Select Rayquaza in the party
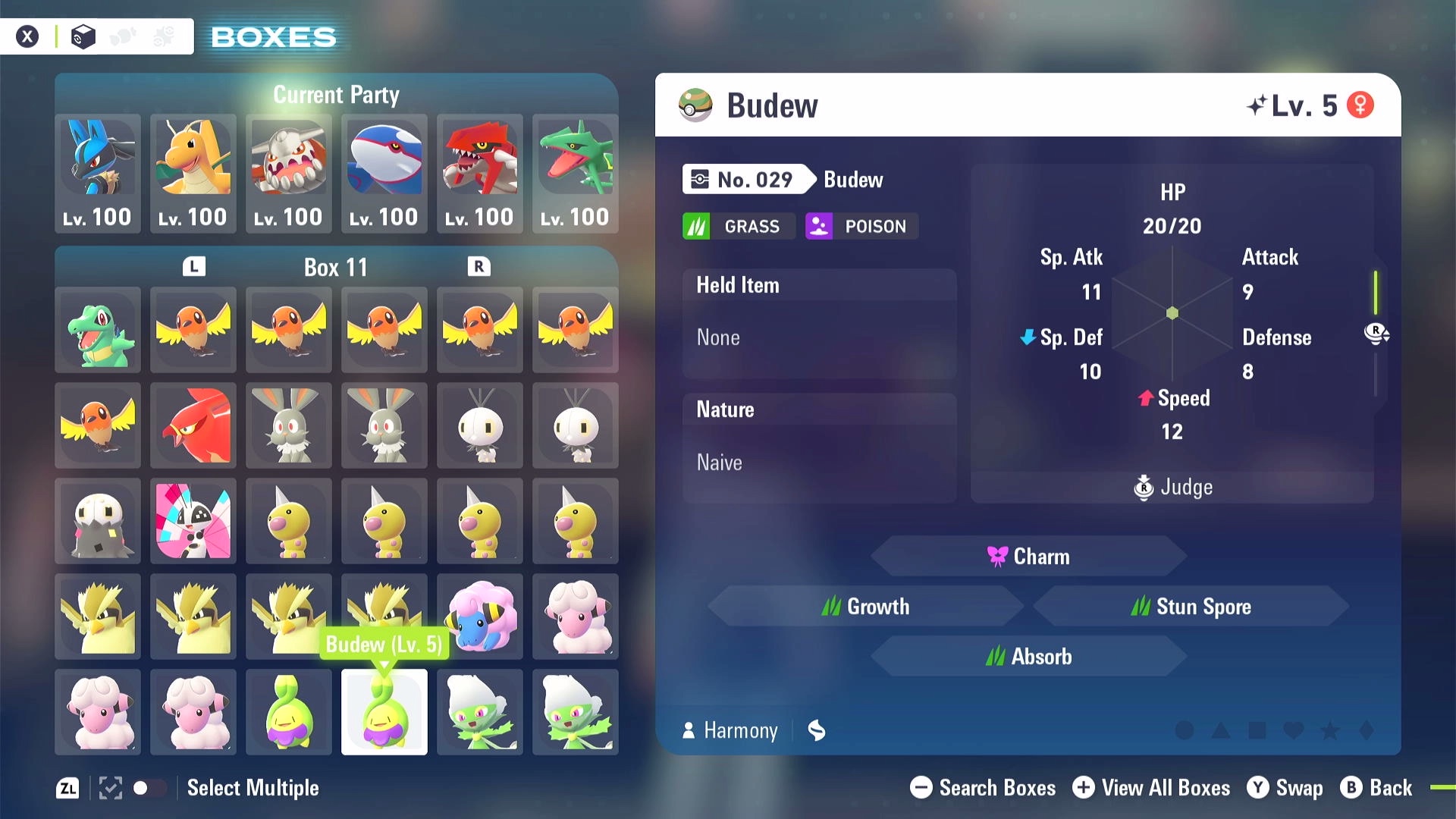The image size is (1456, 819). point(576,173)
